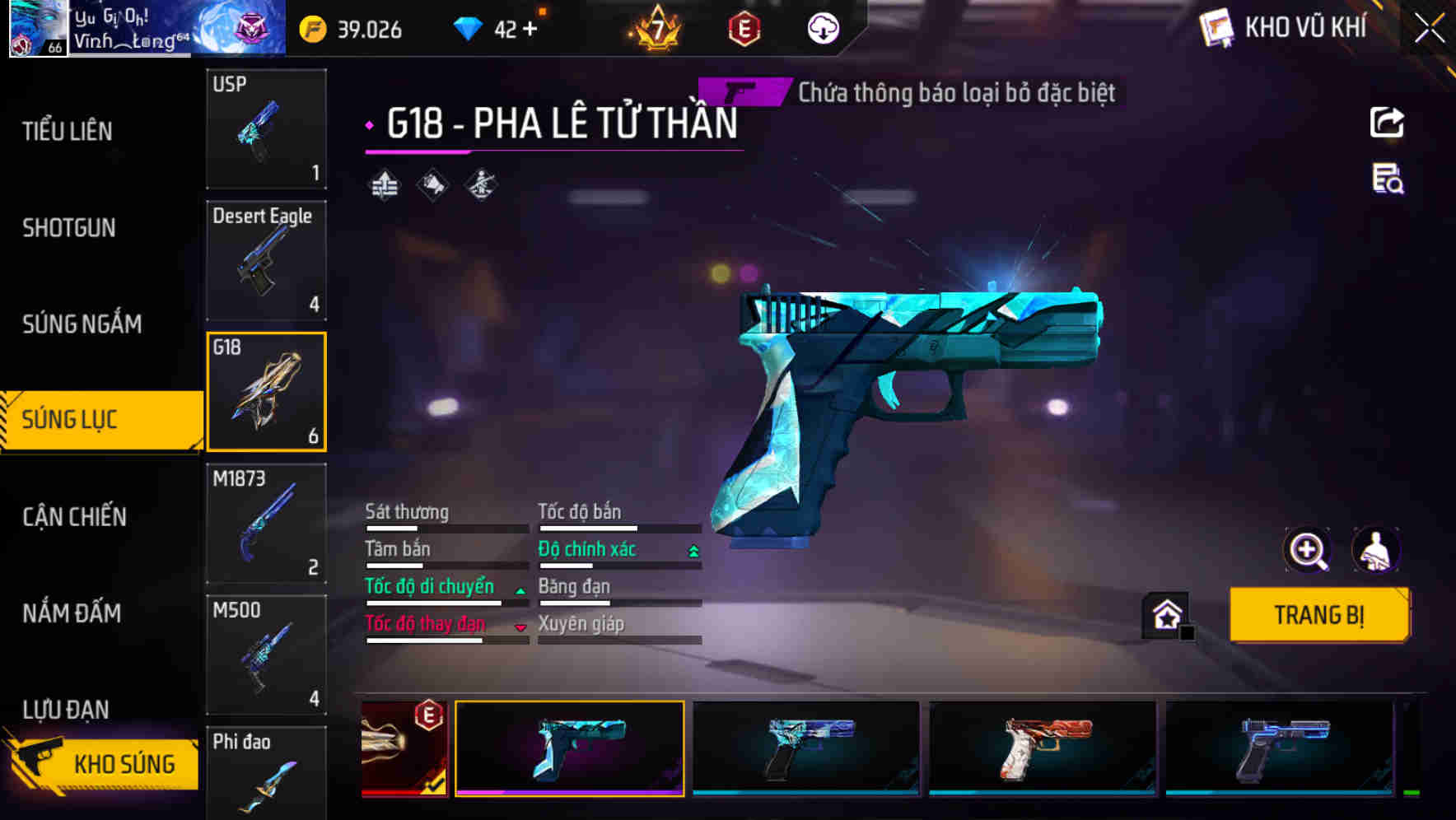Screen dimensions: 1456x820
Task: Click the home-star showcase icon near TRANG BỊ
Action: 1165,613
